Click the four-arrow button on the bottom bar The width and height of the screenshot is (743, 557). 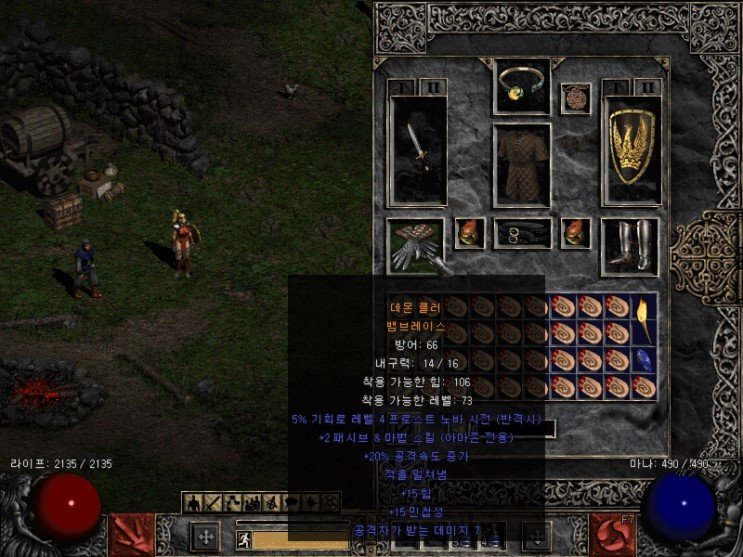[x=205, y=535]
